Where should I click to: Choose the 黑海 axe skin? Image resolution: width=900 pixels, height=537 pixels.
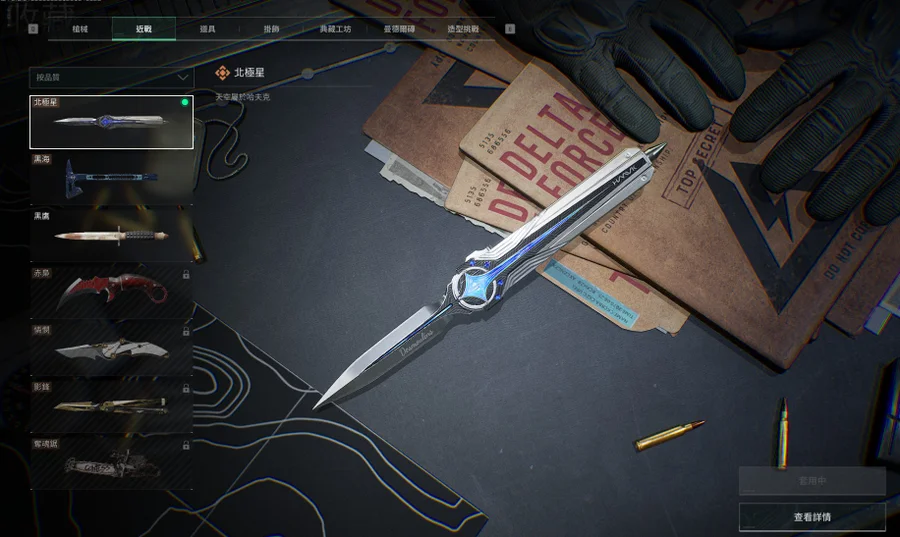tap(111, 178)
